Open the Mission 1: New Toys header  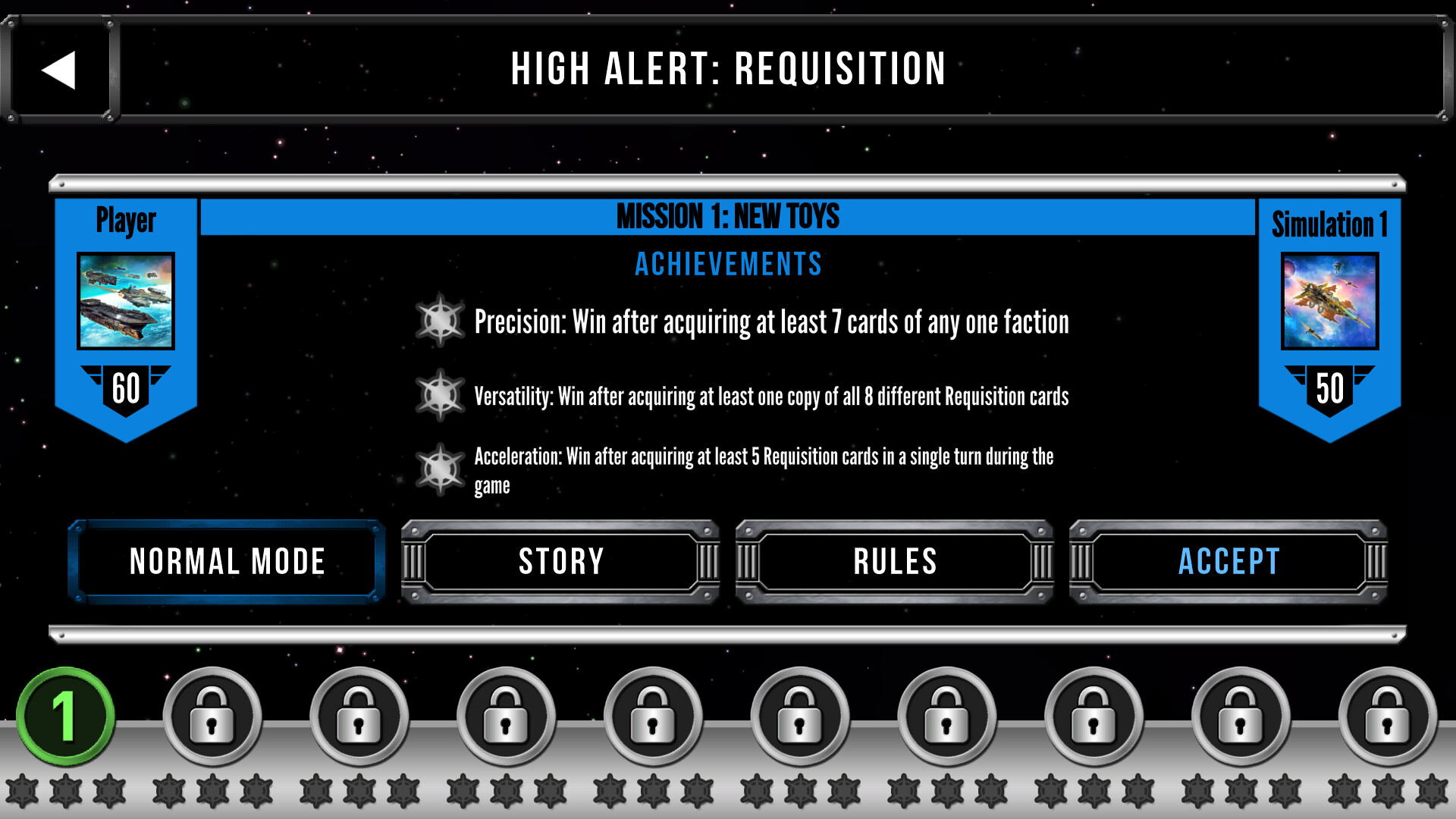(x=728, y=216)
